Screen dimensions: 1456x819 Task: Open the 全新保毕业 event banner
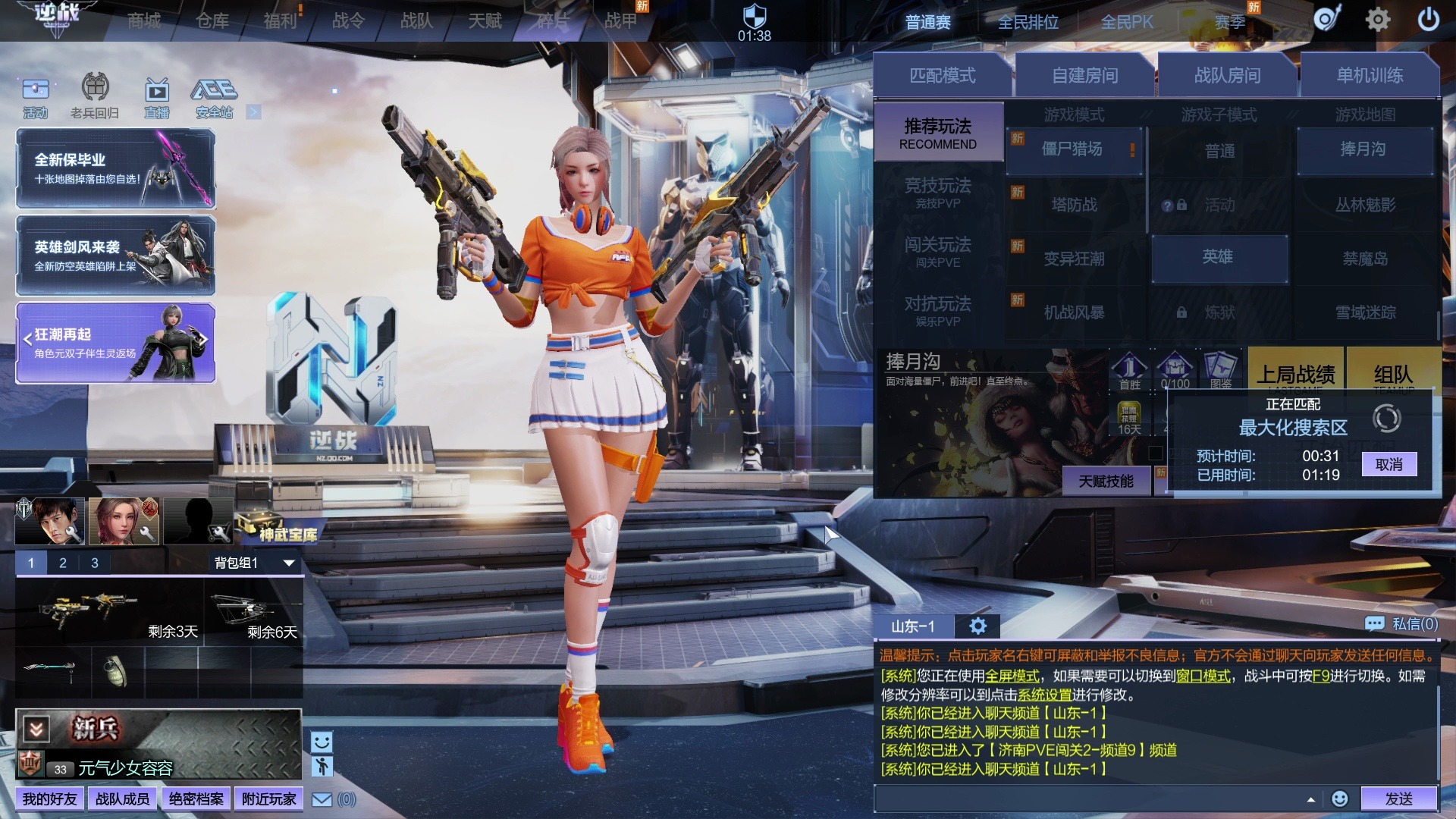coord(115,168)
